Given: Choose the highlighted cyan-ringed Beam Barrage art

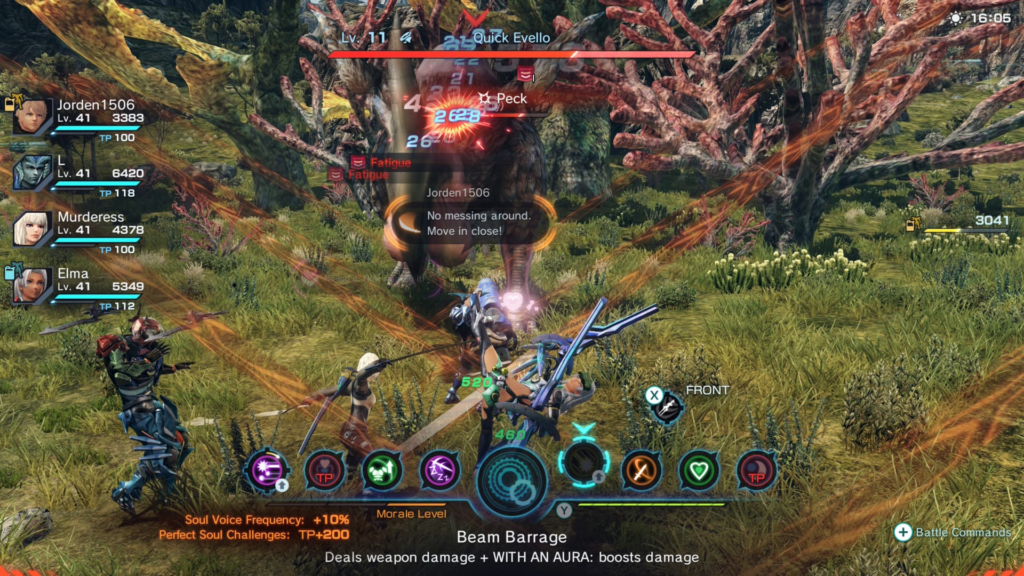Looking at the screenshot, I should (584, 465).
